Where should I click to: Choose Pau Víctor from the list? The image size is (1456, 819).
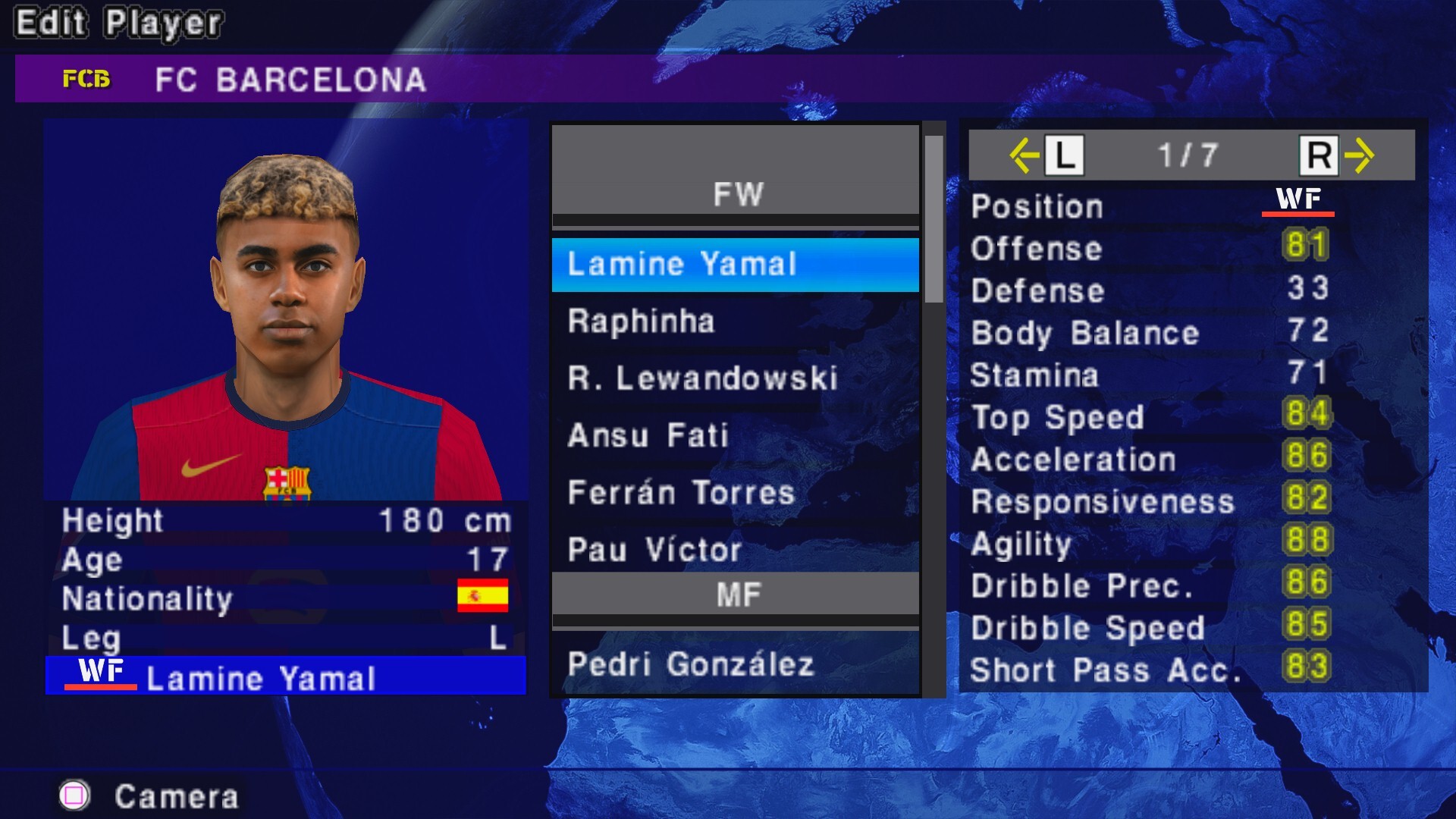(734, 550)
